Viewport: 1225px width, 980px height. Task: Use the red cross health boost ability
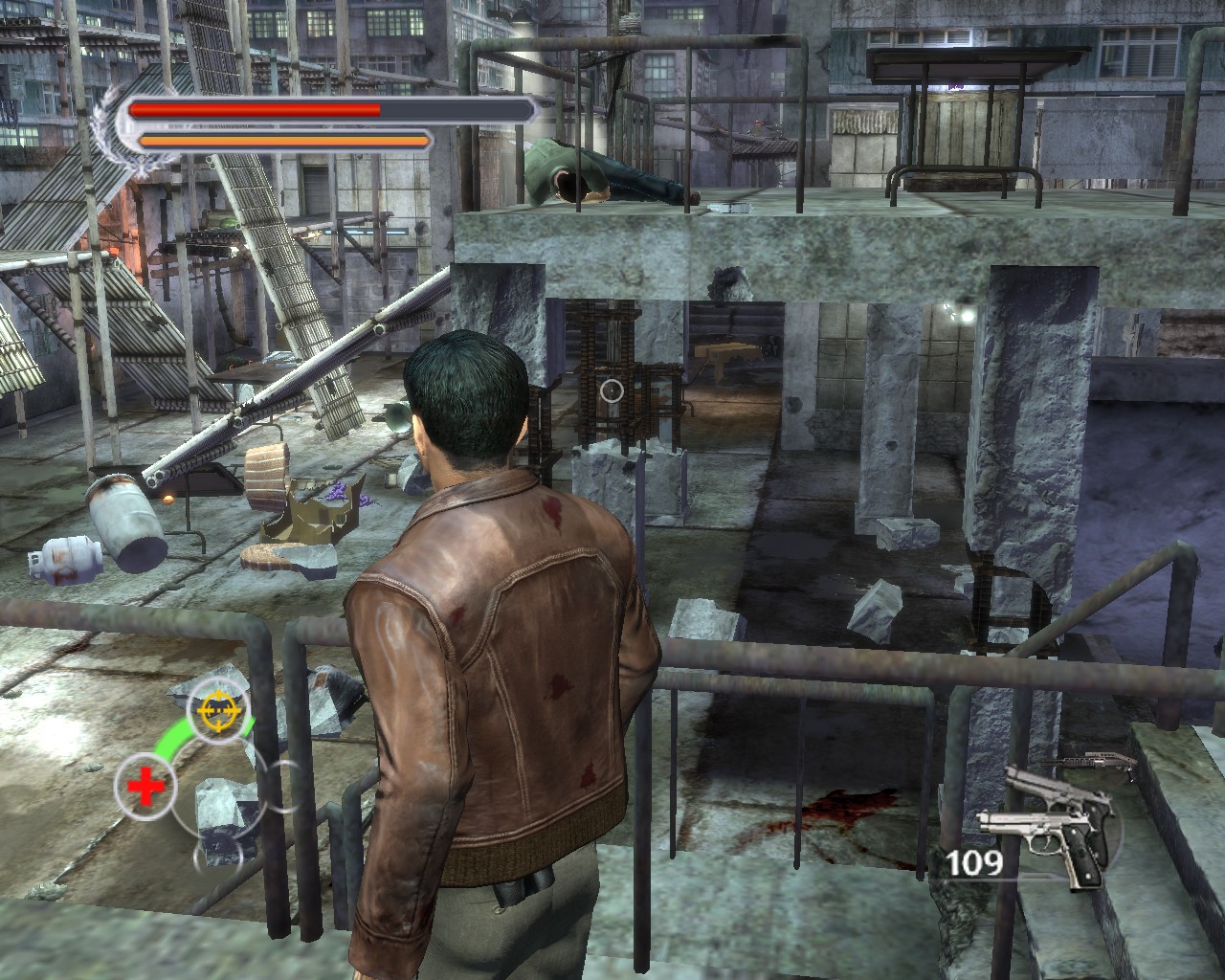click(145, 789)
